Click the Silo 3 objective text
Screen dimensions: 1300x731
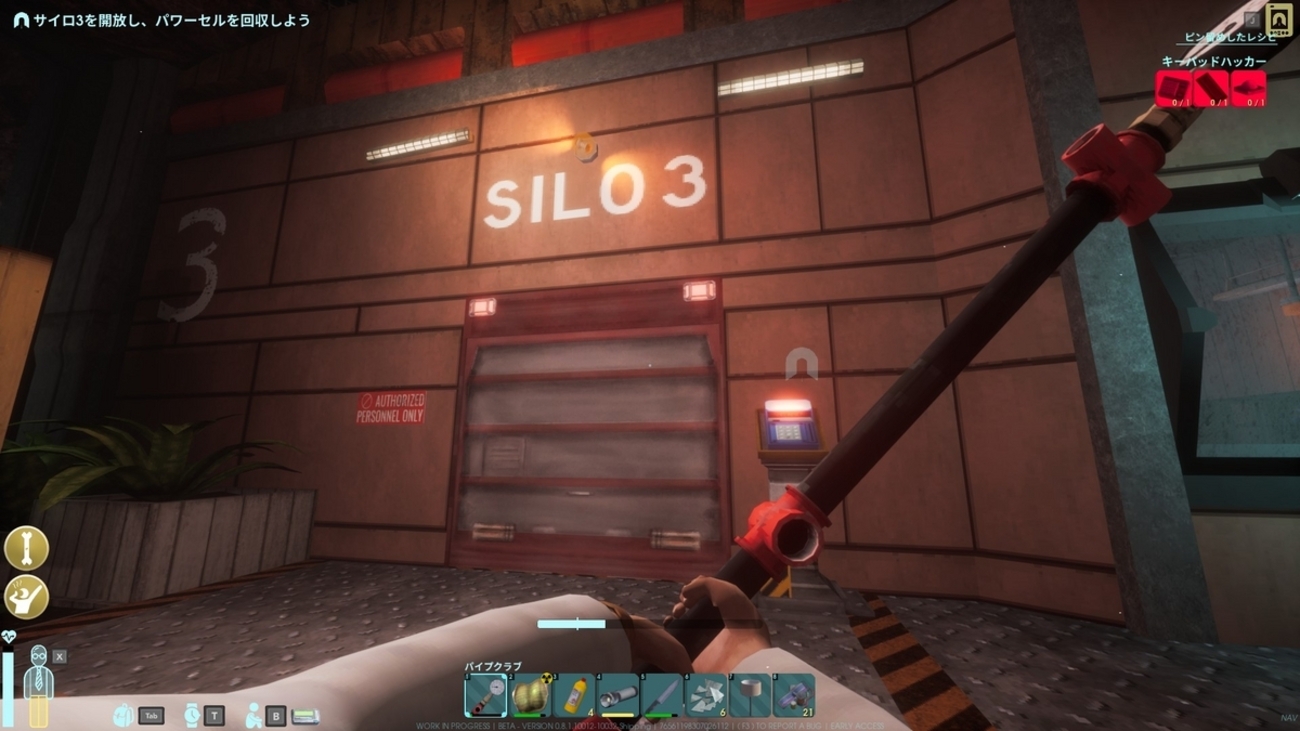click(172, 20)
